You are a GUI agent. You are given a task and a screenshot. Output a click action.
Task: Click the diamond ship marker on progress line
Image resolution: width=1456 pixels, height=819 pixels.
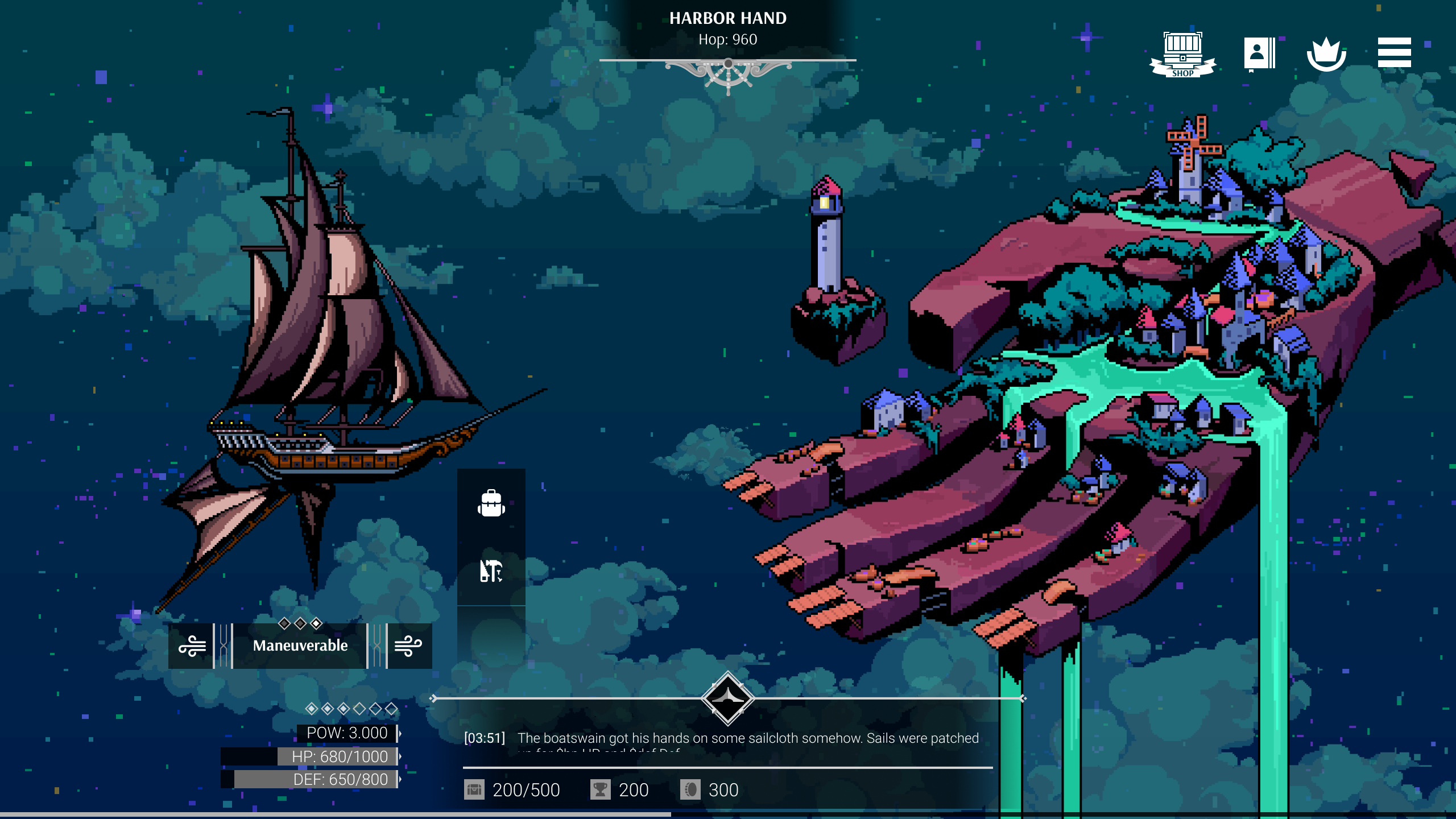(728, 698)
